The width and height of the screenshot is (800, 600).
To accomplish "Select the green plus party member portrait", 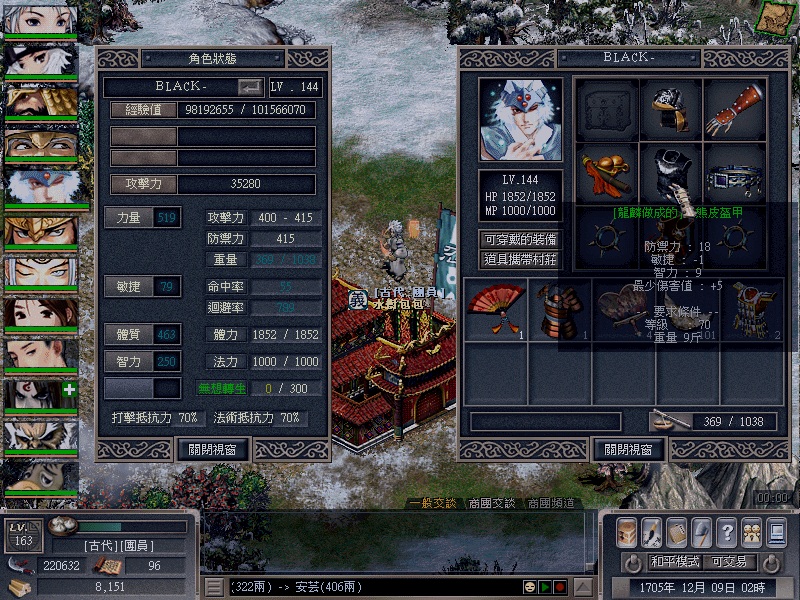I will coord(40,394).
